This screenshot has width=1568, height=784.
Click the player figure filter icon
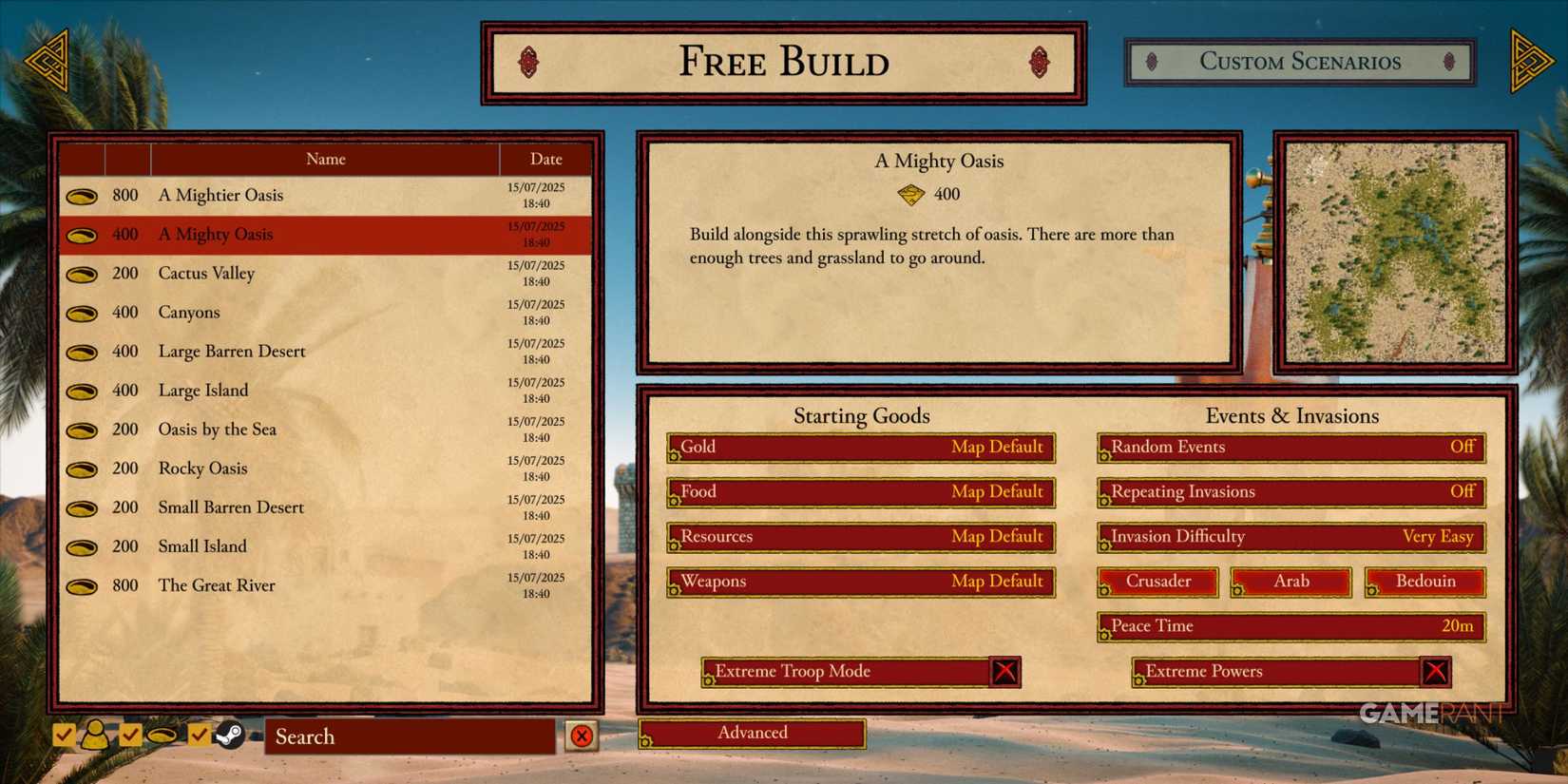(x=95, y=734)
